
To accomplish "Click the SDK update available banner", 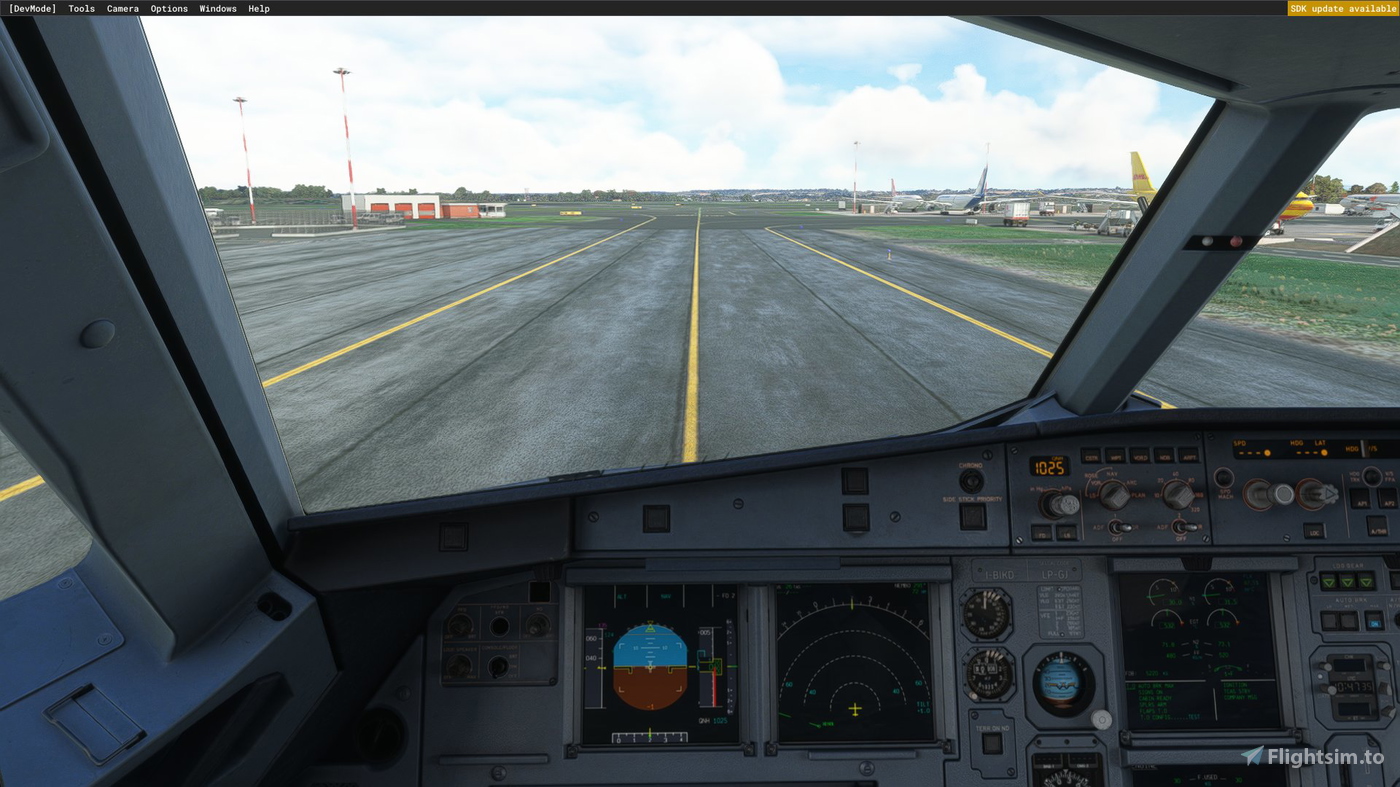I will pyautogui.click(x=1343, y=8).
